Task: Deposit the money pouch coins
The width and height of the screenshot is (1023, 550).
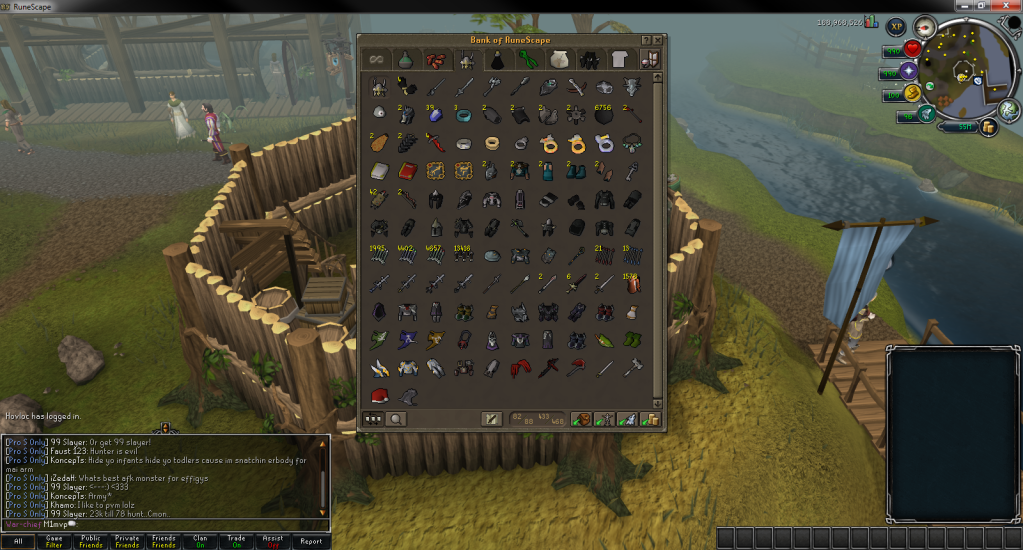Action: pyautogui.click(x=650, y=419)
